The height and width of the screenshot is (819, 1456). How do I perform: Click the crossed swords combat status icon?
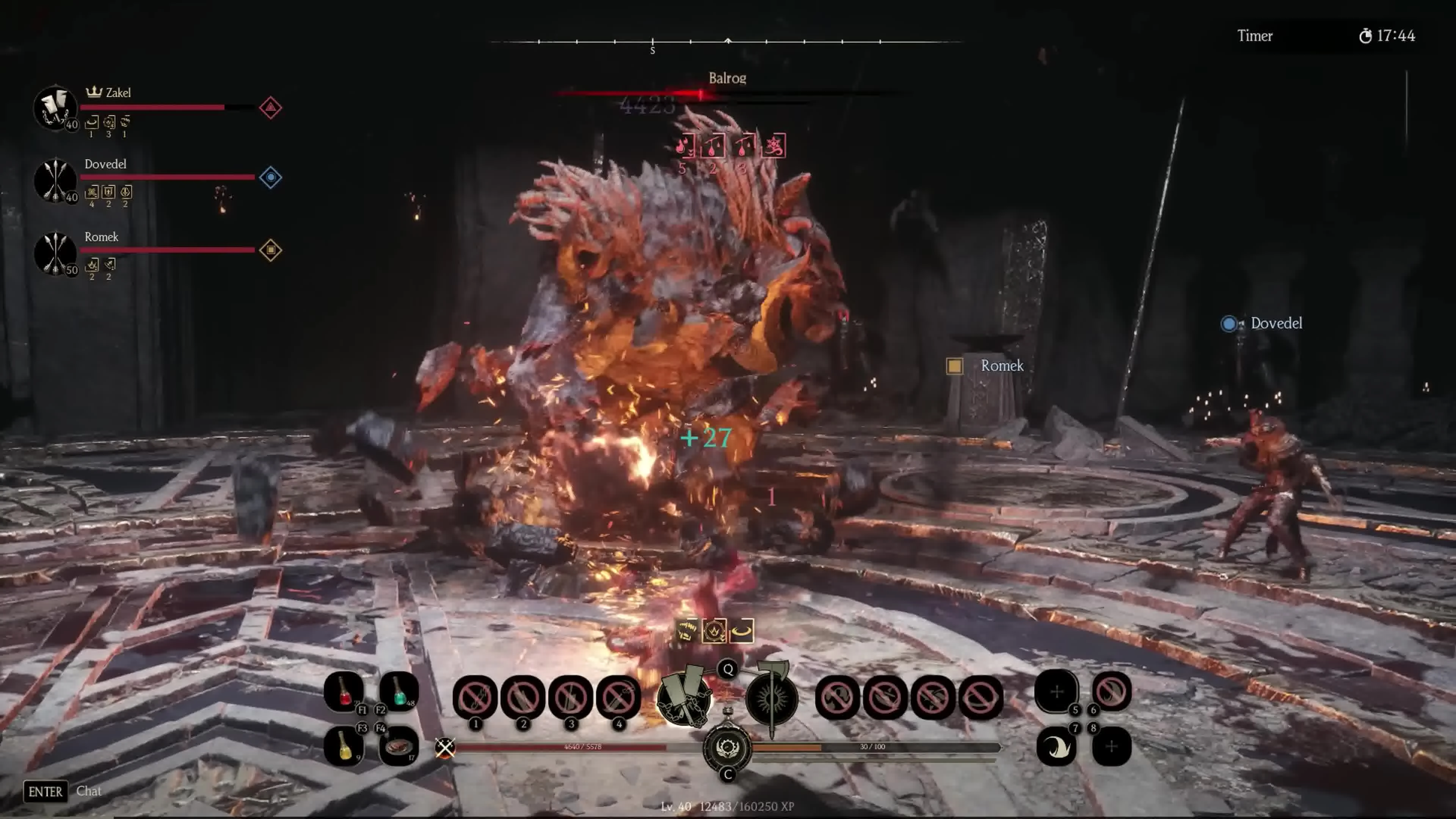(445, 748)
